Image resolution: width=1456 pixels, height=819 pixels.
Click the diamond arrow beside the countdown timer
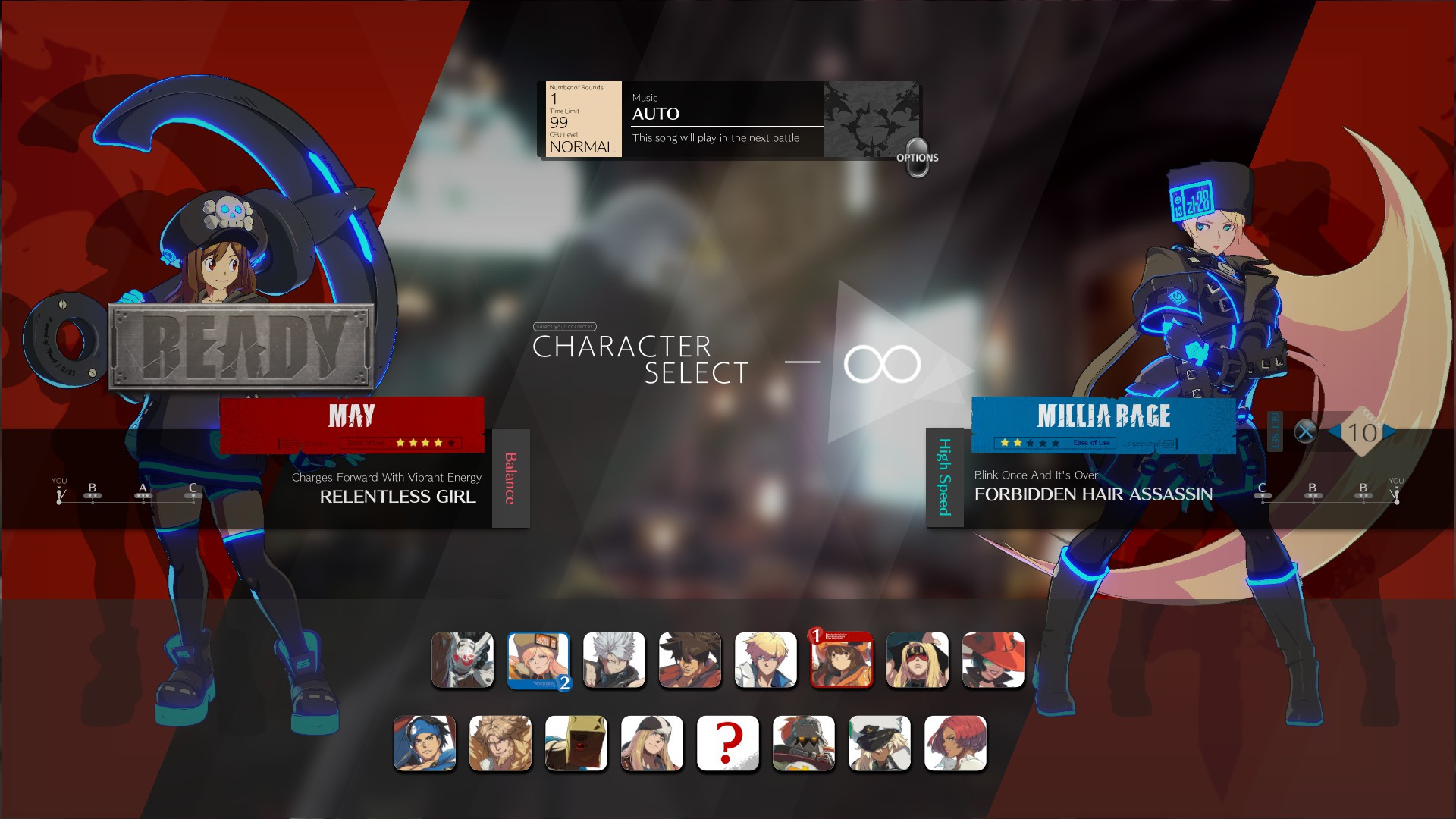(x=1392, y=433)
